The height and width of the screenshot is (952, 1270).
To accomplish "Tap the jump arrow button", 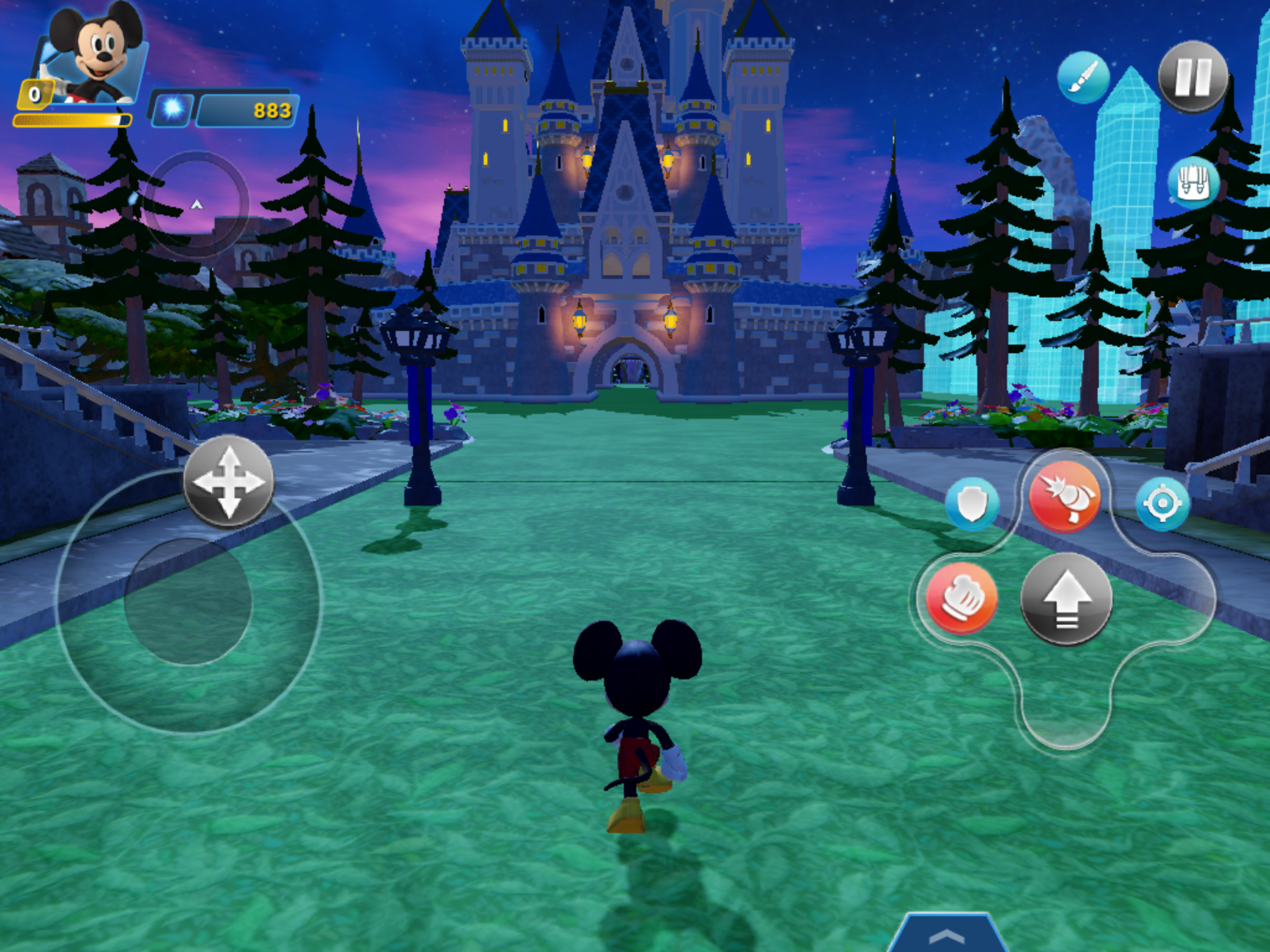I will (1066, 599).
